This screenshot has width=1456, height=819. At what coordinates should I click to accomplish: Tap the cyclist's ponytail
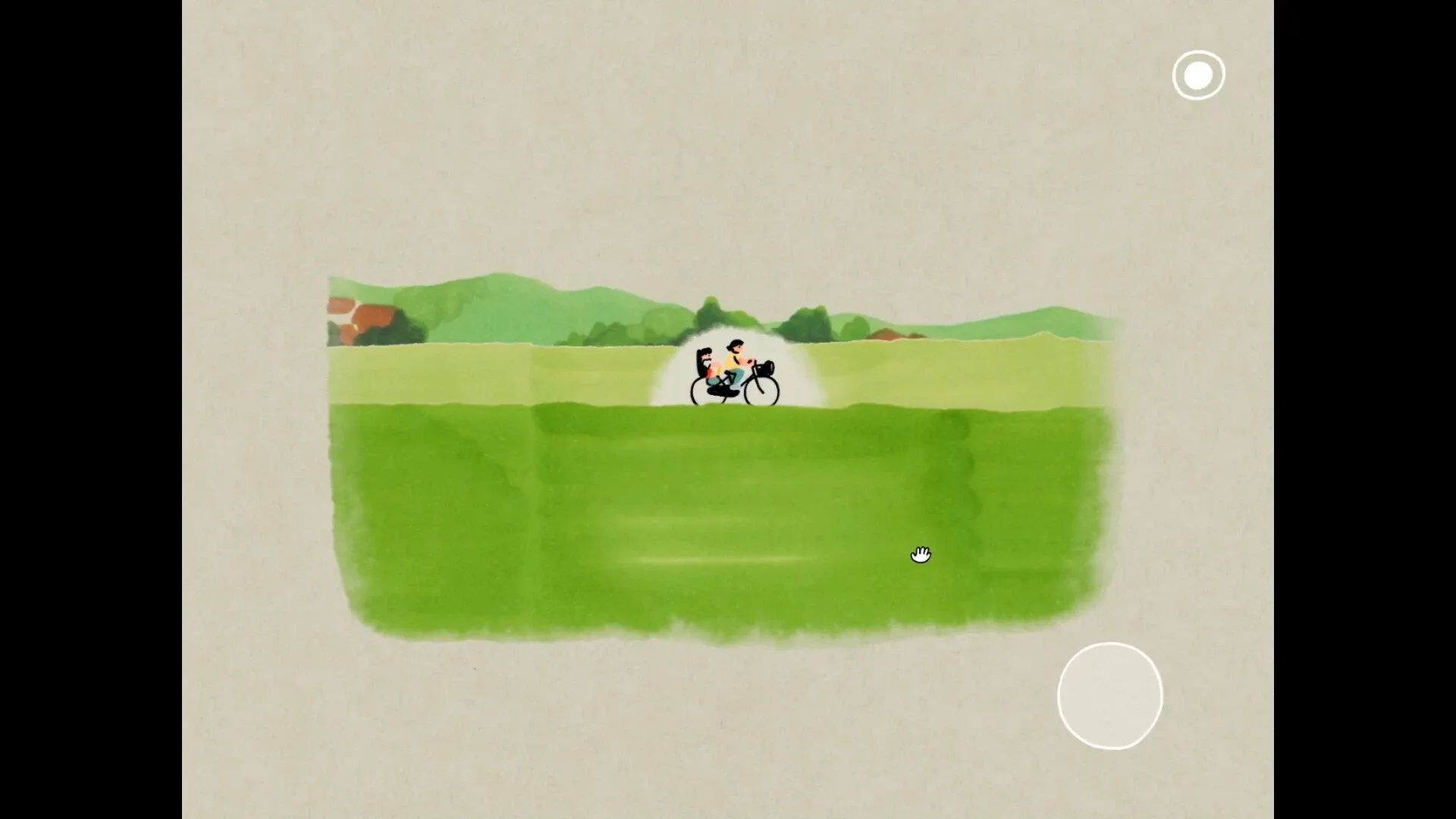(x=730, y=346)
